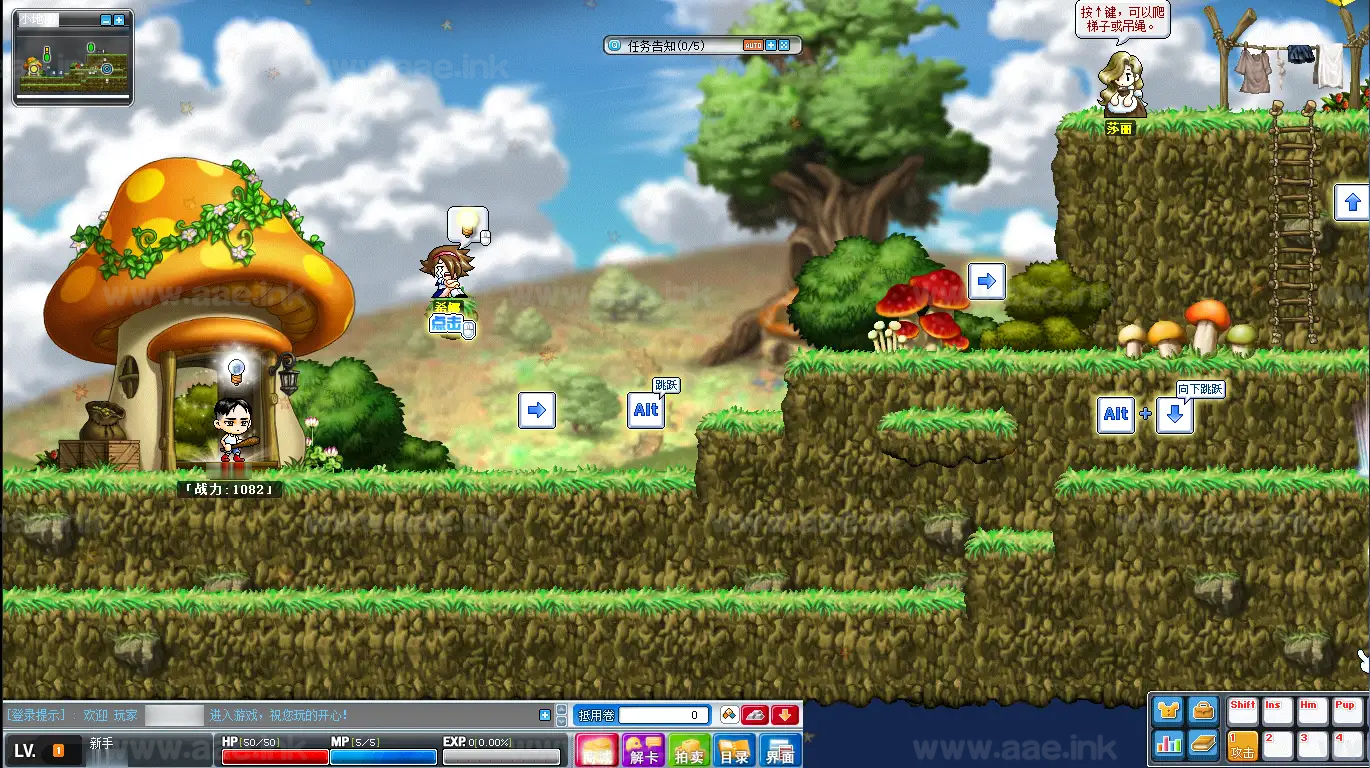This screenshot has width=1370, height=768.
Task: Select the 攻击 attack quickslot
Action: 1243,745
